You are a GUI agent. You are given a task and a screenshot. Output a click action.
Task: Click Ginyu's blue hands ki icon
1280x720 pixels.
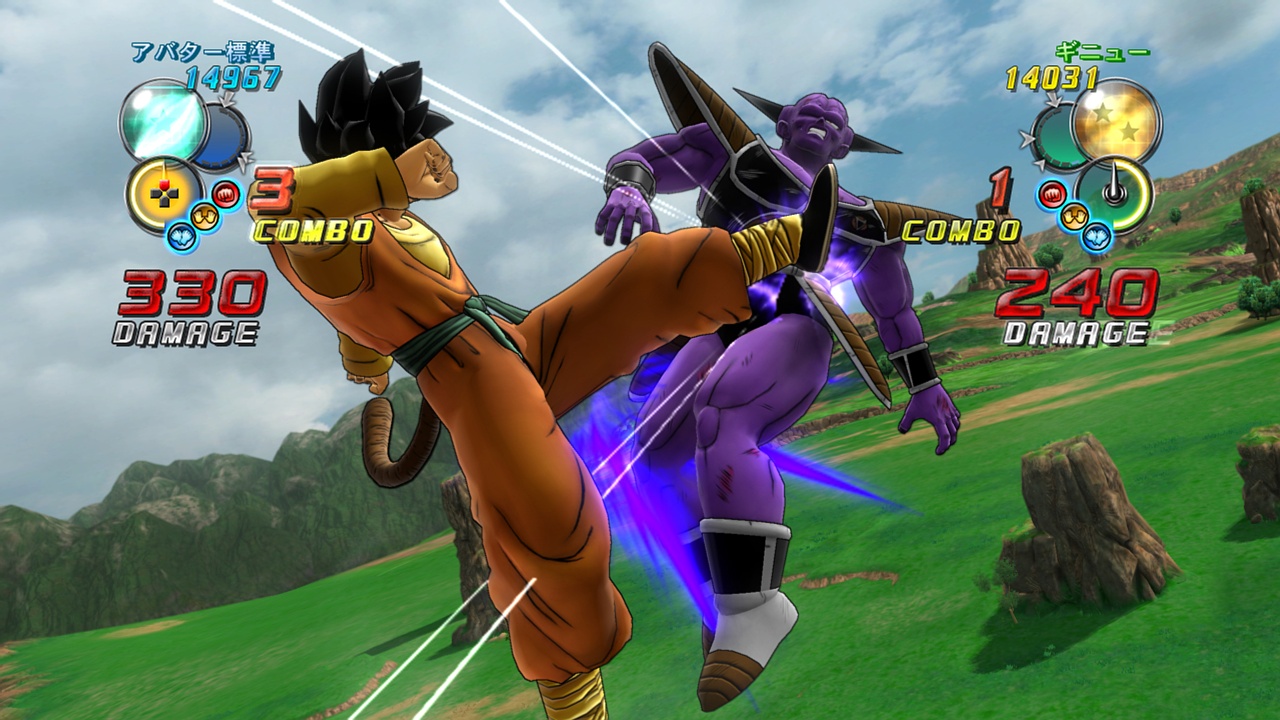tap(1098, 236)
